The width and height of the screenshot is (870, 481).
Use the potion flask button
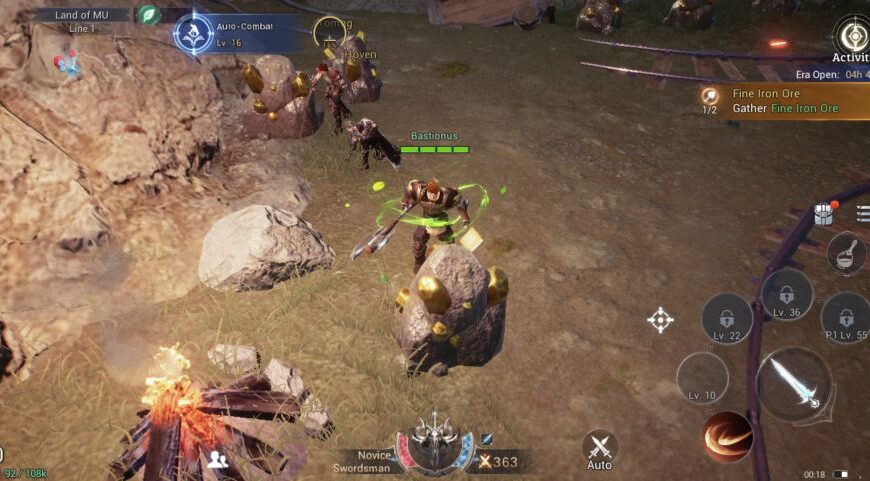(x=846, y=253)
